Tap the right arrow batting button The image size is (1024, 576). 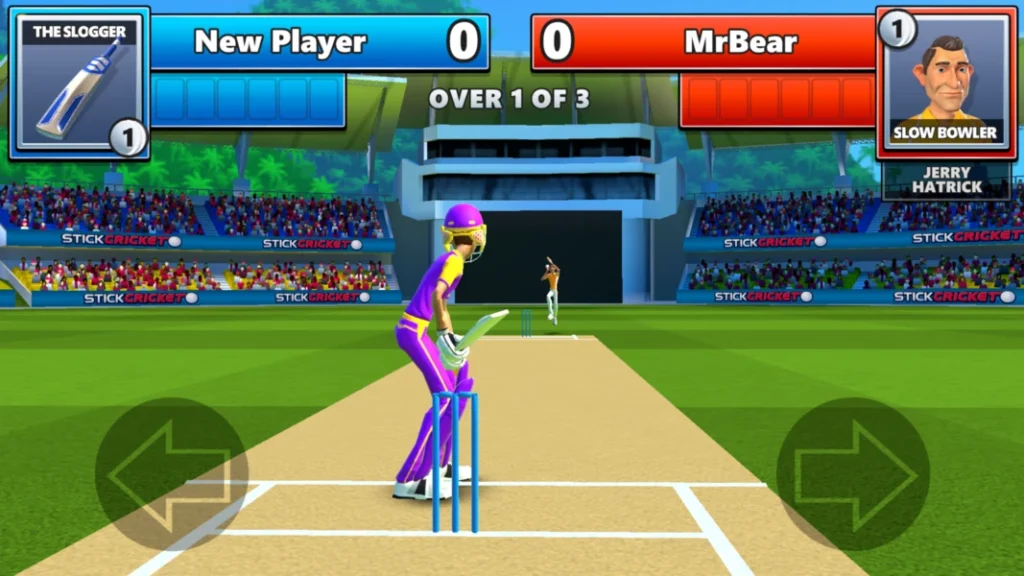point(853,474)
